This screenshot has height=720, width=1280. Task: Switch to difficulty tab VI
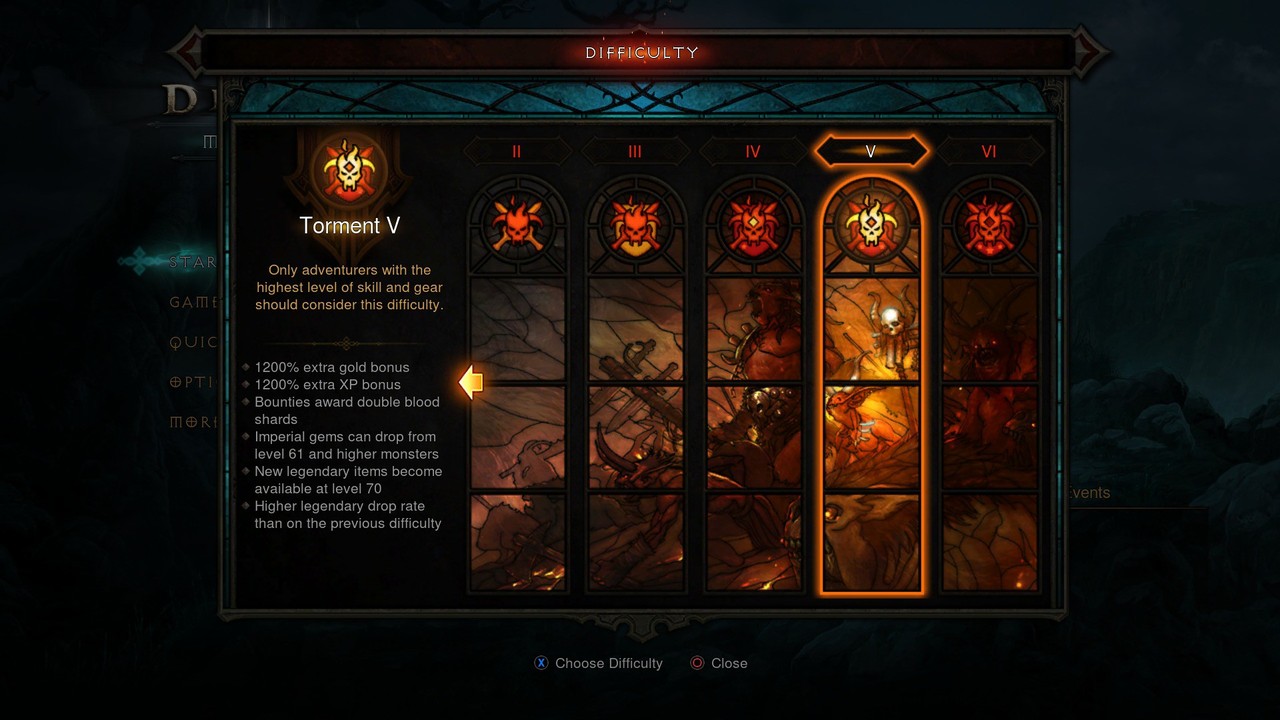989,151
